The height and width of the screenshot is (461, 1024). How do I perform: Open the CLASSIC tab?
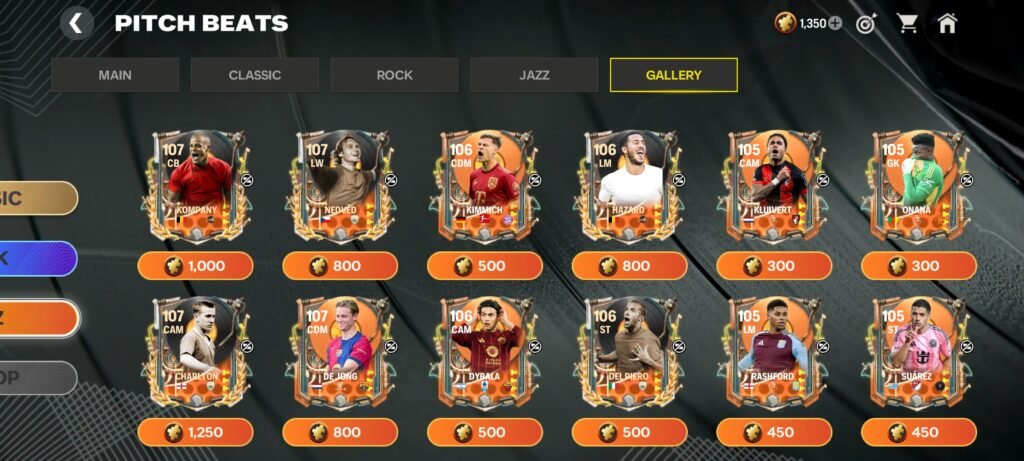pos(254,75)
